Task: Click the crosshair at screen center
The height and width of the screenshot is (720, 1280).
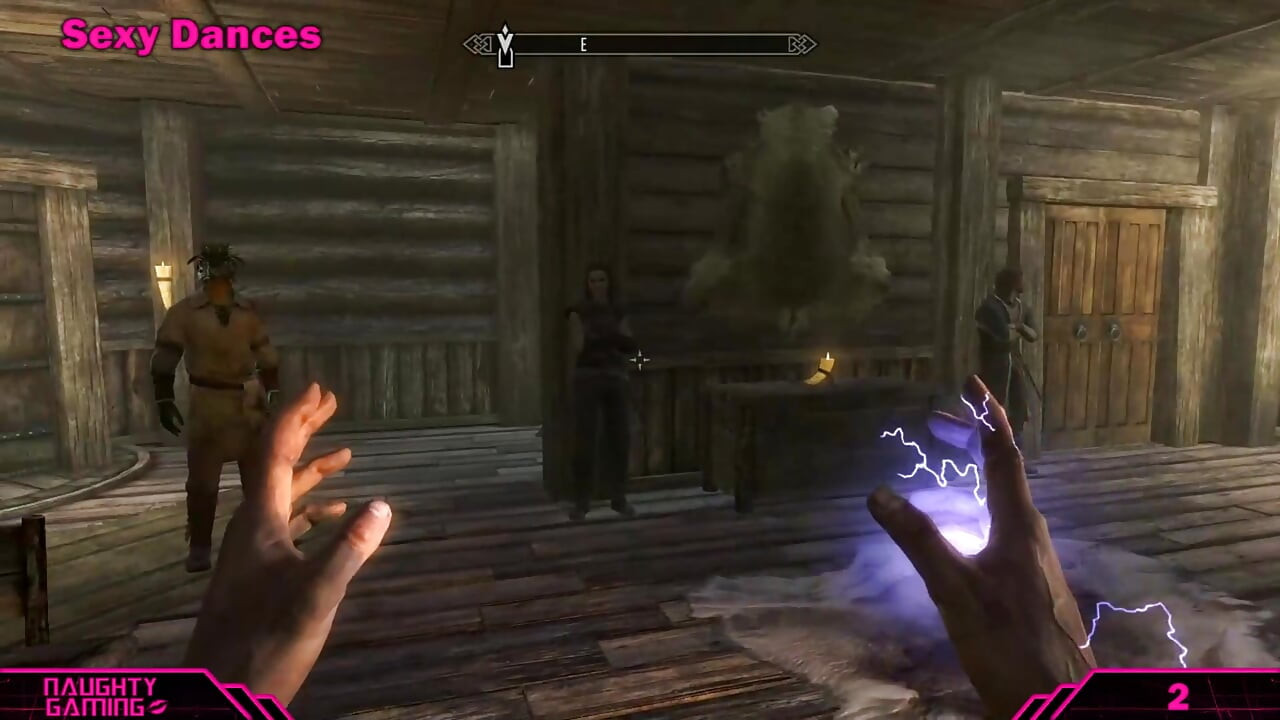Action: (x=640, y=360)
